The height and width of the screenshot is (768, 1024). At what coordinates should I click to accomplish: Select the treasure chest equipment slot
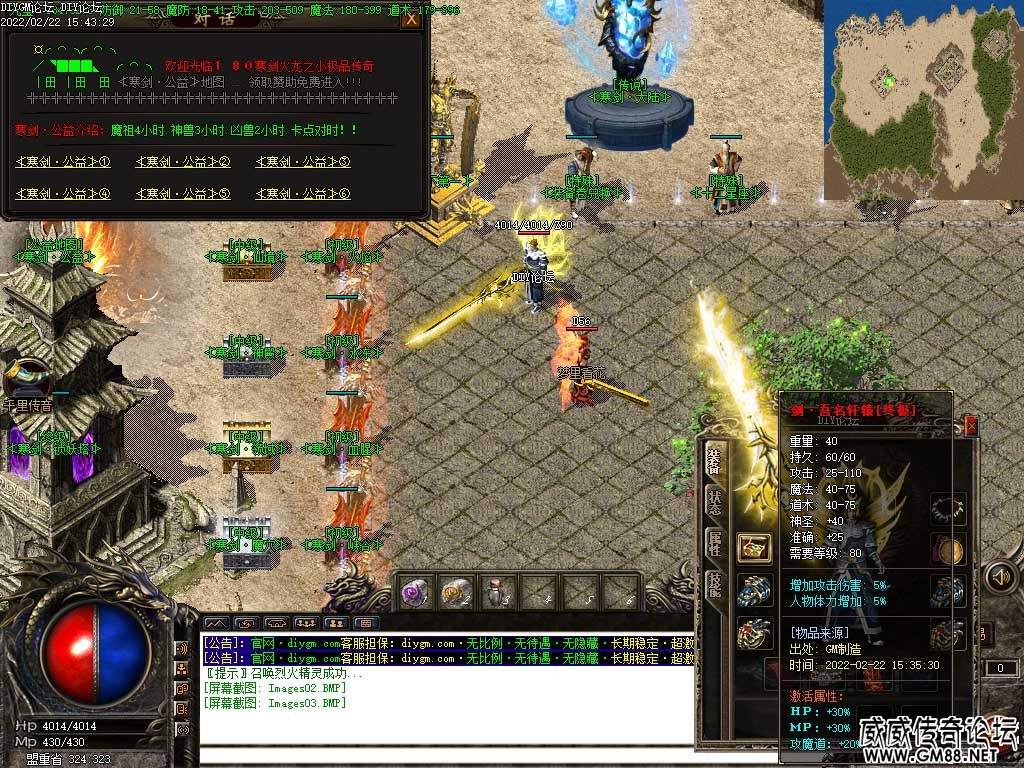(754, 547)
